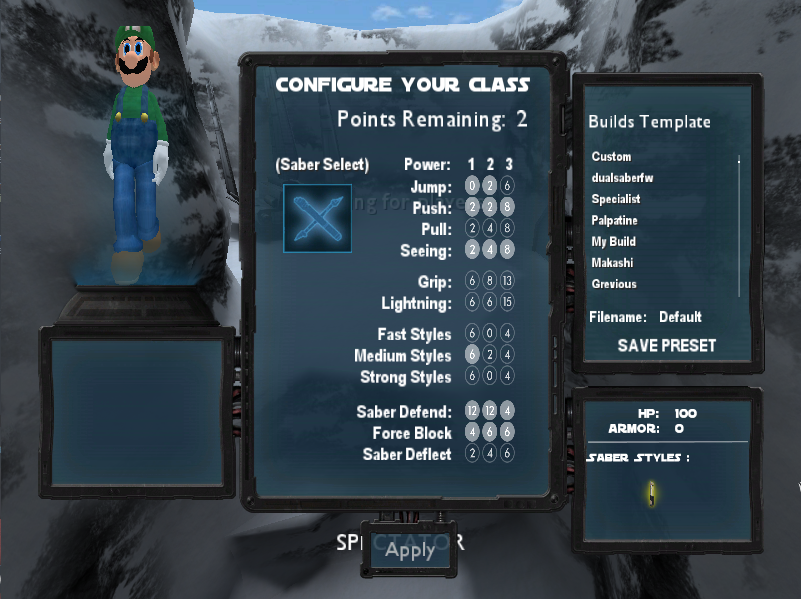Set Lightning to level 3 costing 15
The height and width of the screenshot is (599, 801).
(508, 303)
